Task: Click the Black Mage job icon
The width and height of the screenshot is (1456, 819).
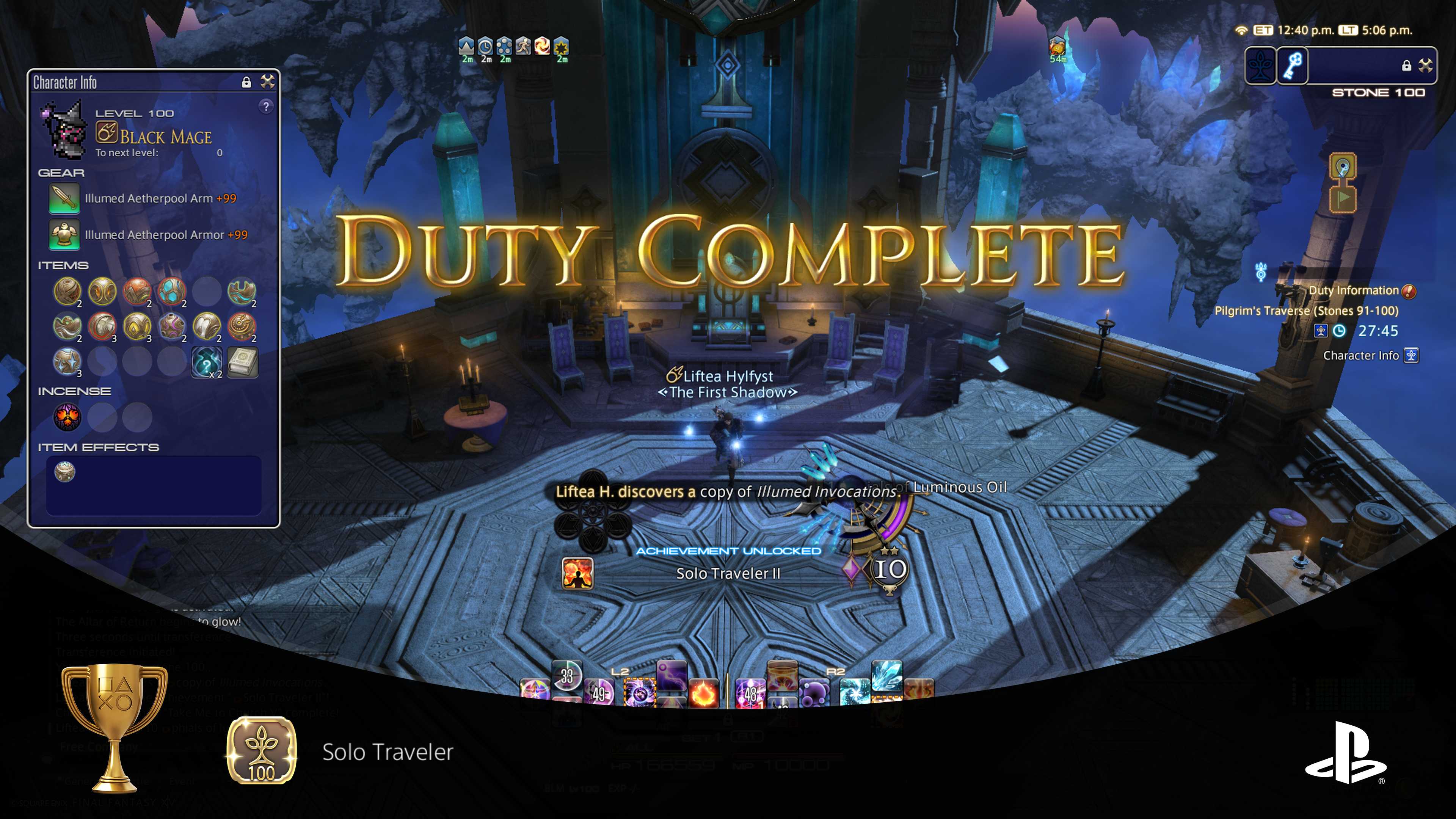Action: tap(107, 134)
